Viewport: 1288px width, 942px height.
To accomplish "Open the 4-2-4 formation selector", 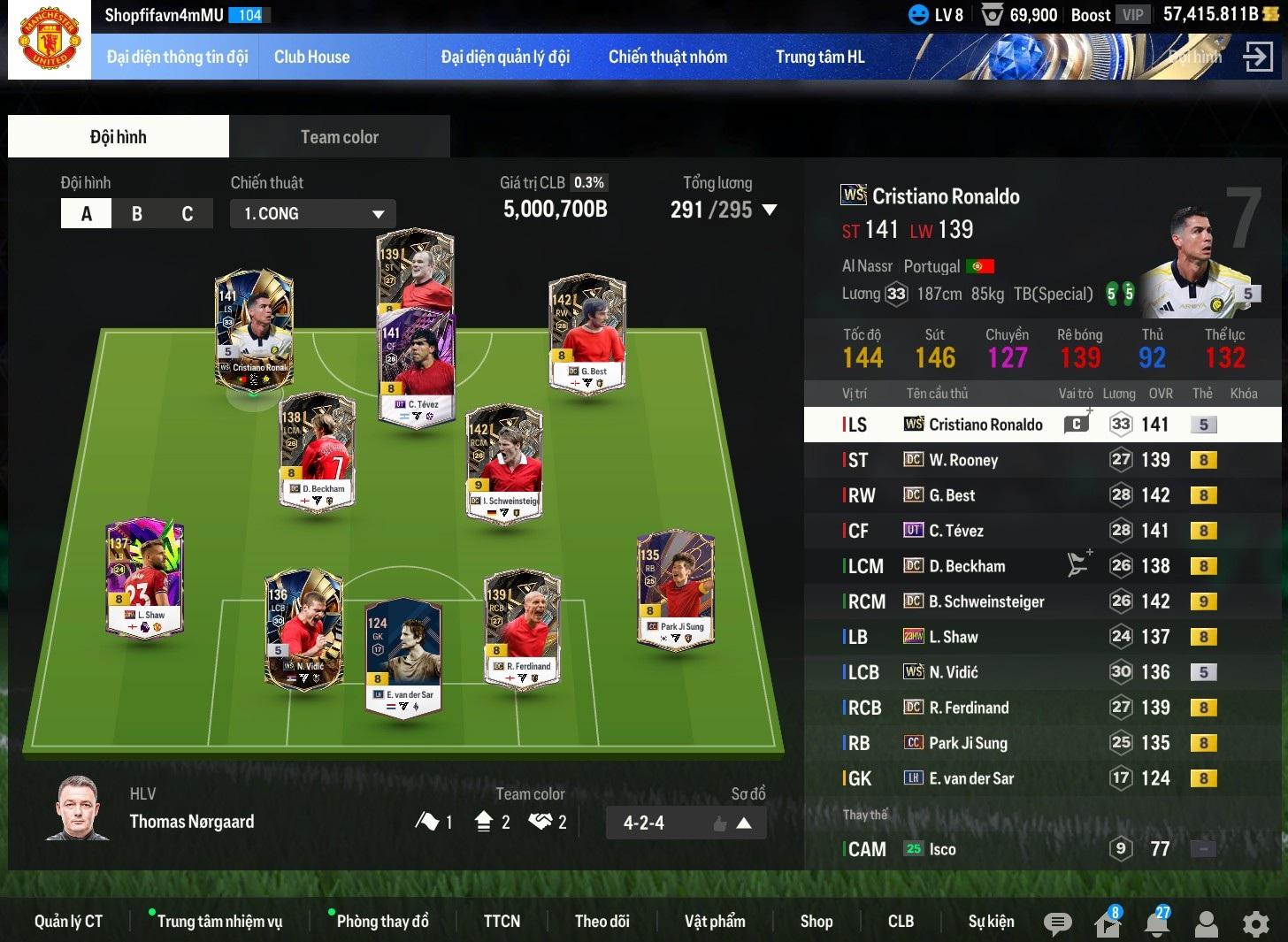I will (686, 823).
